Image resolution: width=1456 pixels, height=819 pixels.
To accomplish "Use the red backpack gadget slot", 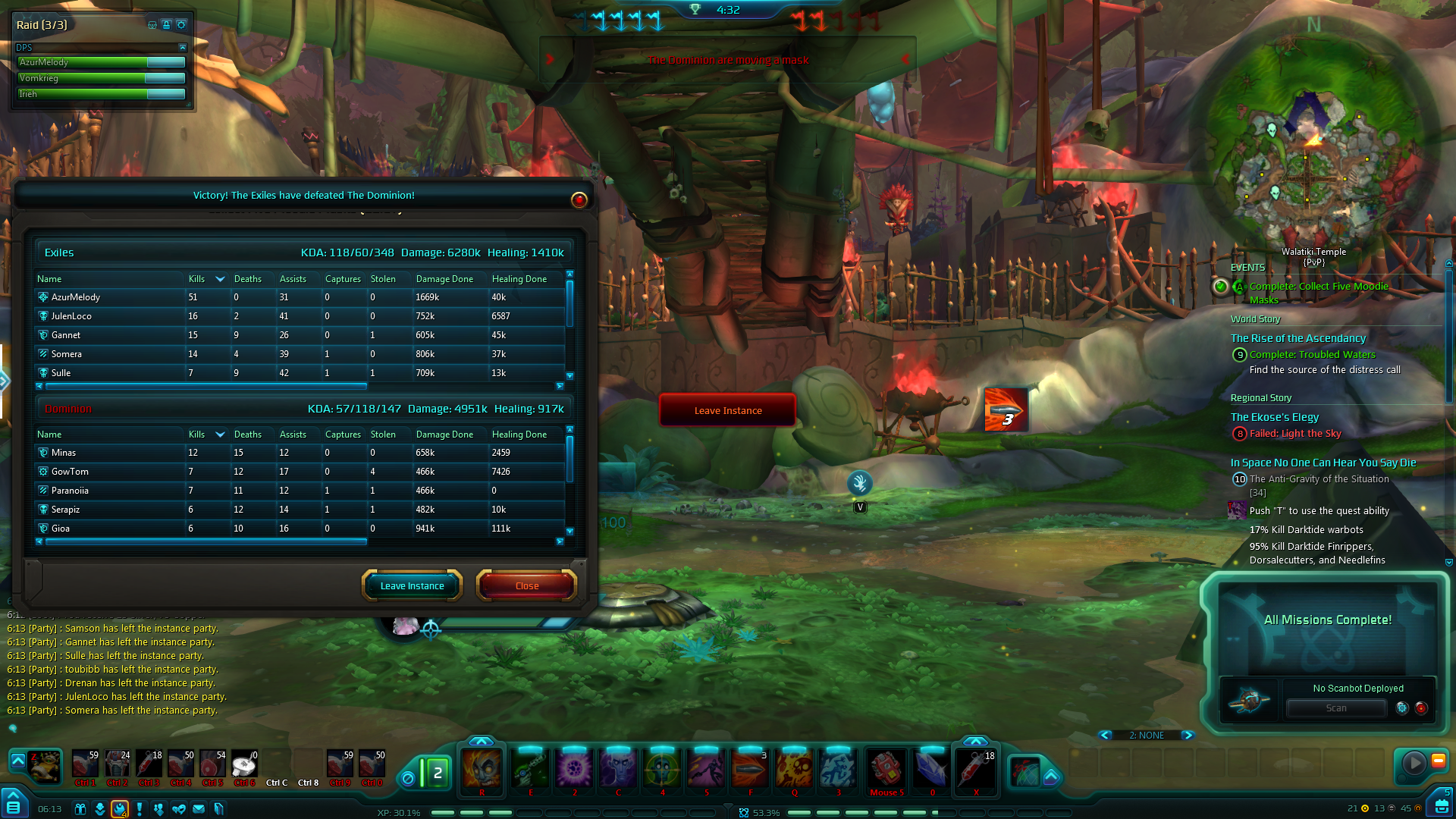I will [x=886, y=768].
